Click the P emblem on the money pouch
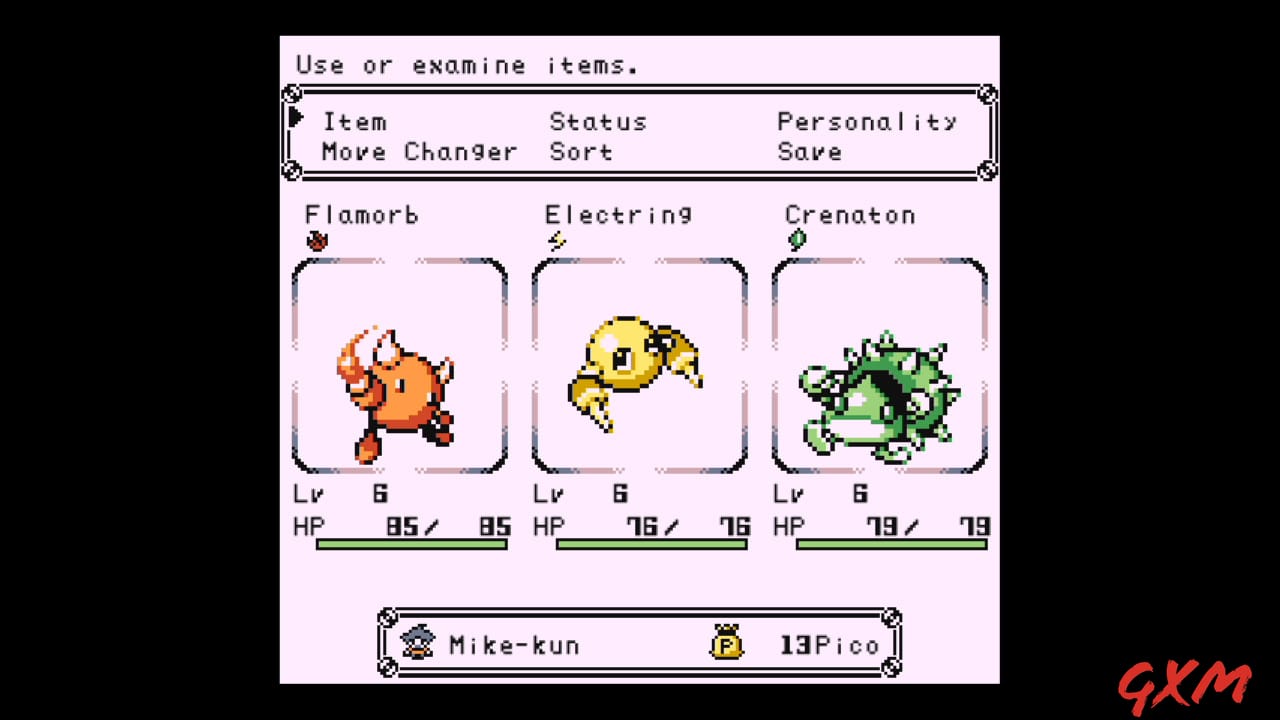 727,647
